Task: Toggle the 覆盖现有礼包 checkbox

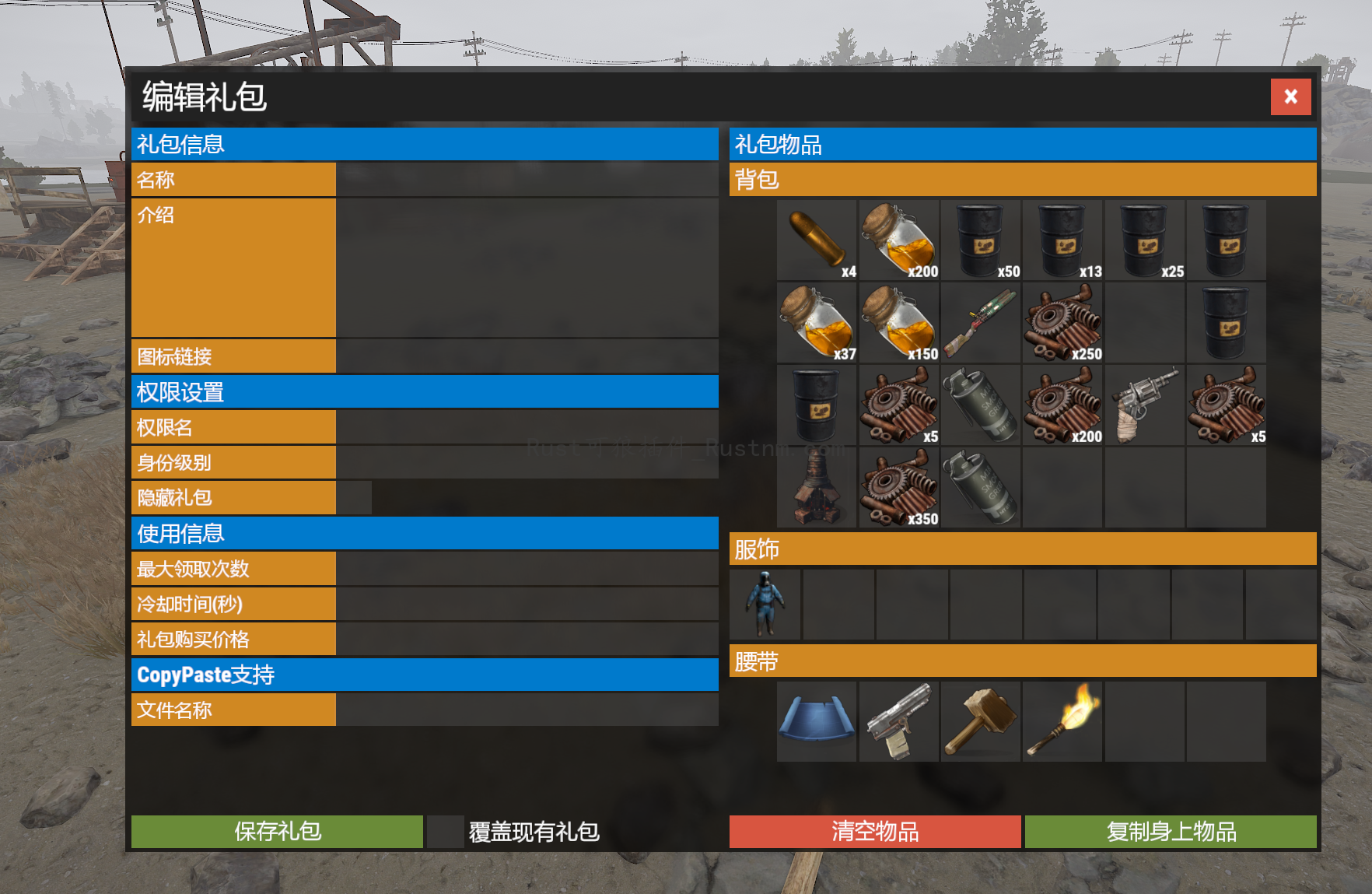Action: 444,832
